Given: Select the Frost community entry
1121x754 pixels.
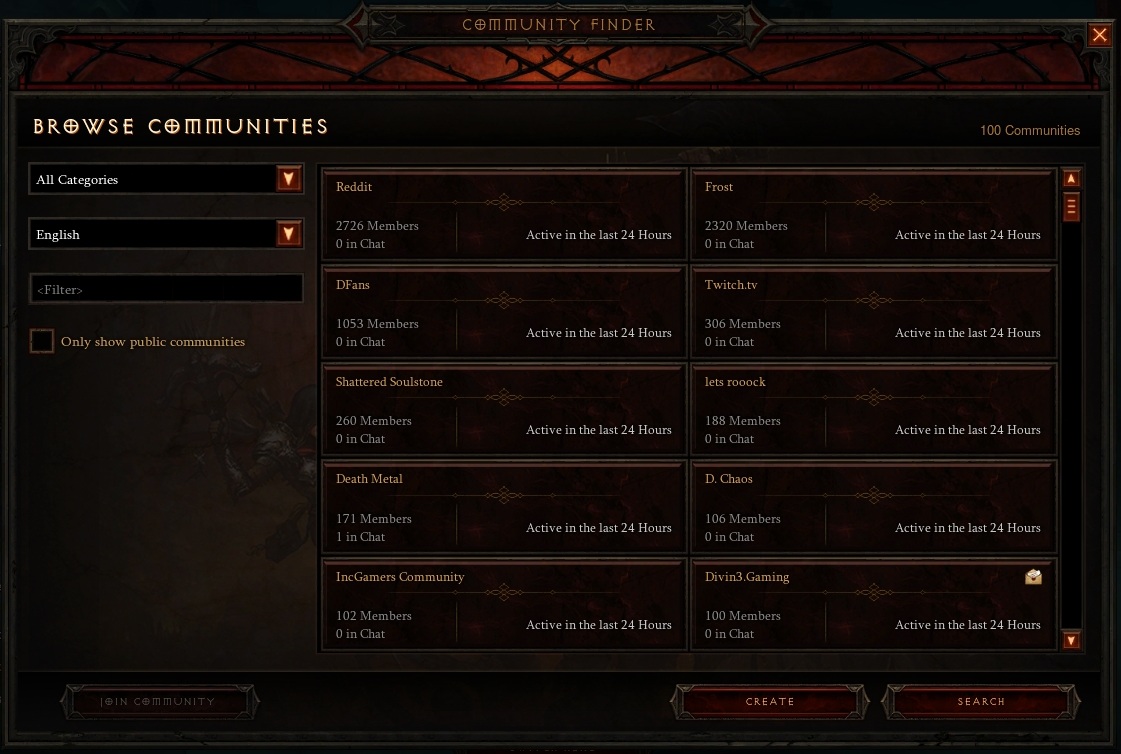Looking at the screenshot, I should point(872,215).
